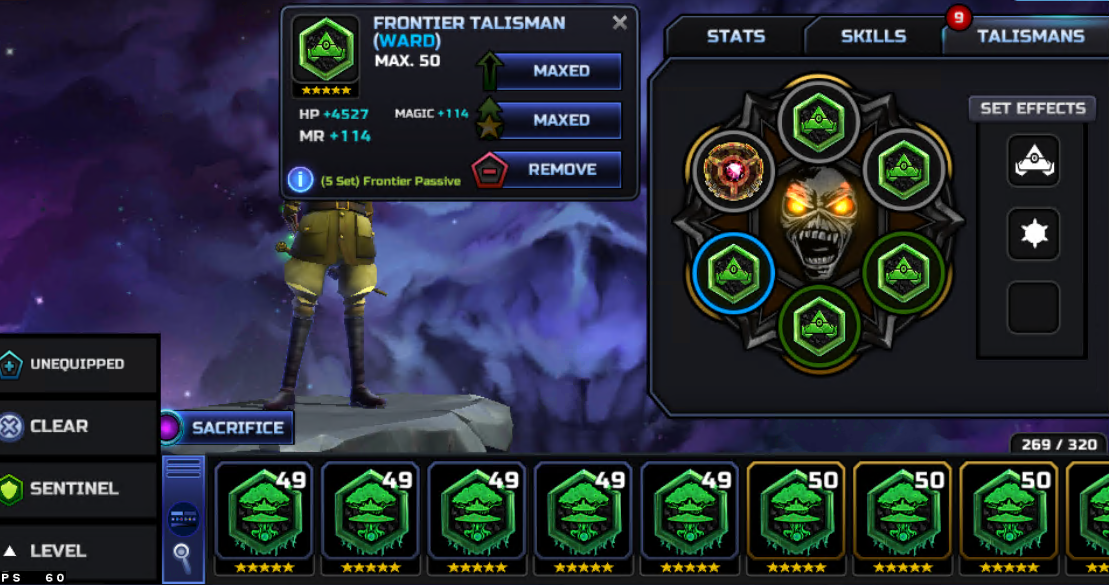The image size is (1109, 585).
Task: Close the Frontier Talisman info panel
Action: coord(620,22)
